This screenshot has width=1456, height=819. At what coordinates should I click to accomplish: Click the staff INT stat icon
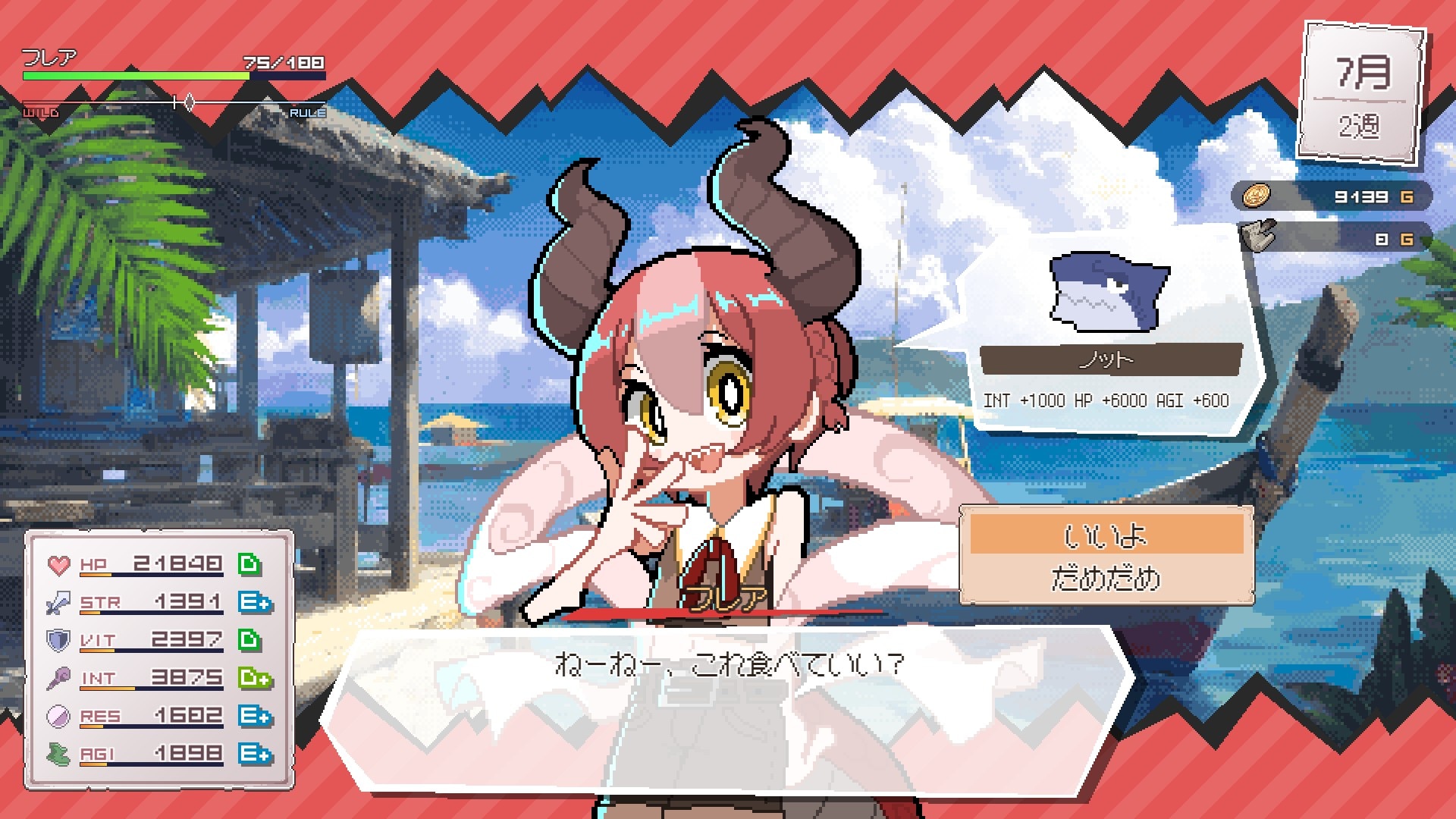[x=58, y=676]
